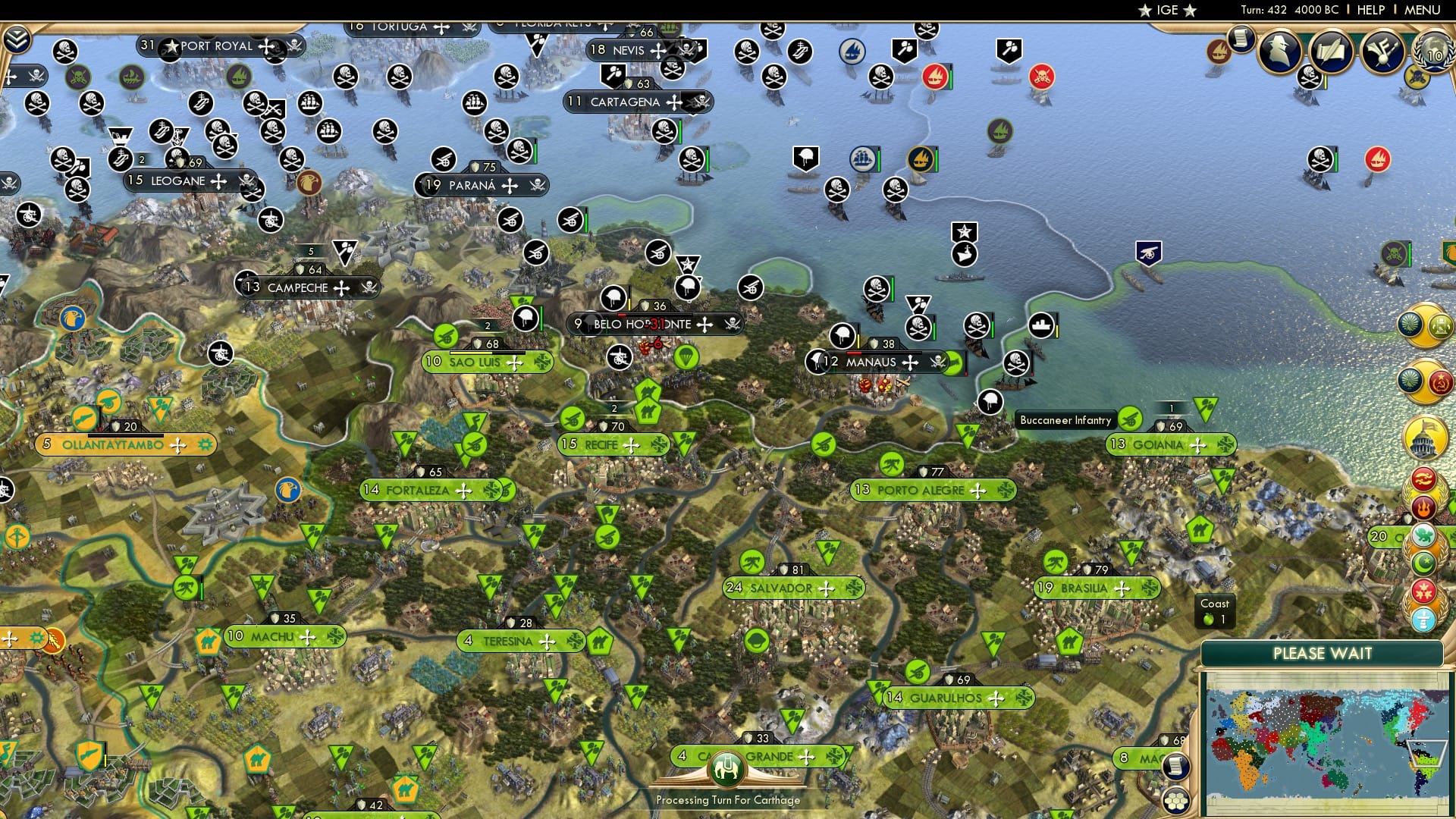
Task: Open the MENU from the top bar
Action: [x=1423, y=9]
